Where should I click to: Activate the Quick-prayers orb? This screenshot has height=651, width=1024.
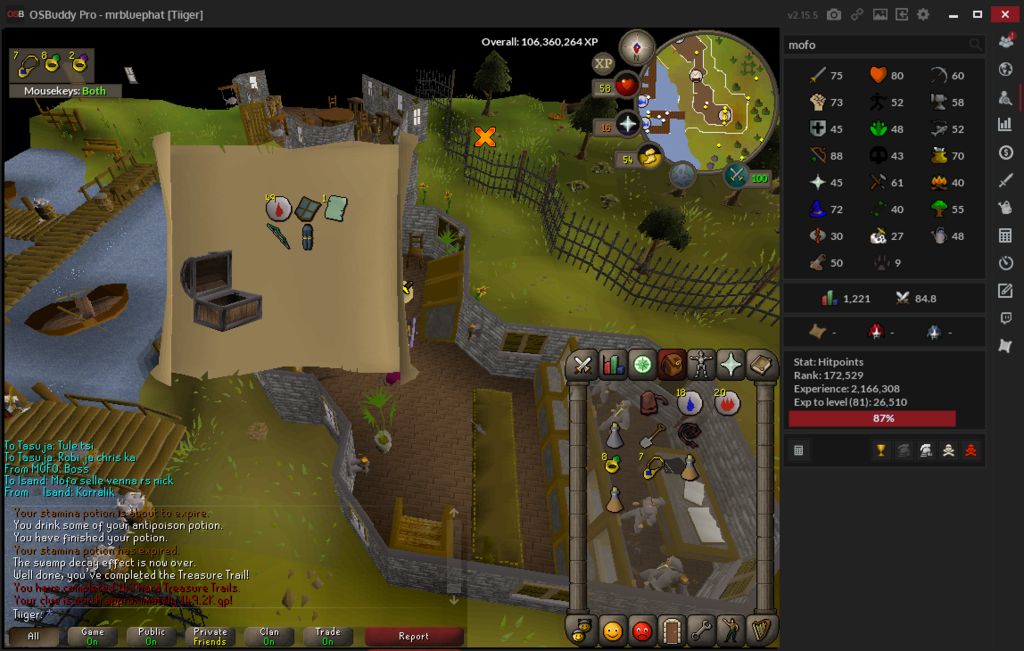[x=628, y=125]
